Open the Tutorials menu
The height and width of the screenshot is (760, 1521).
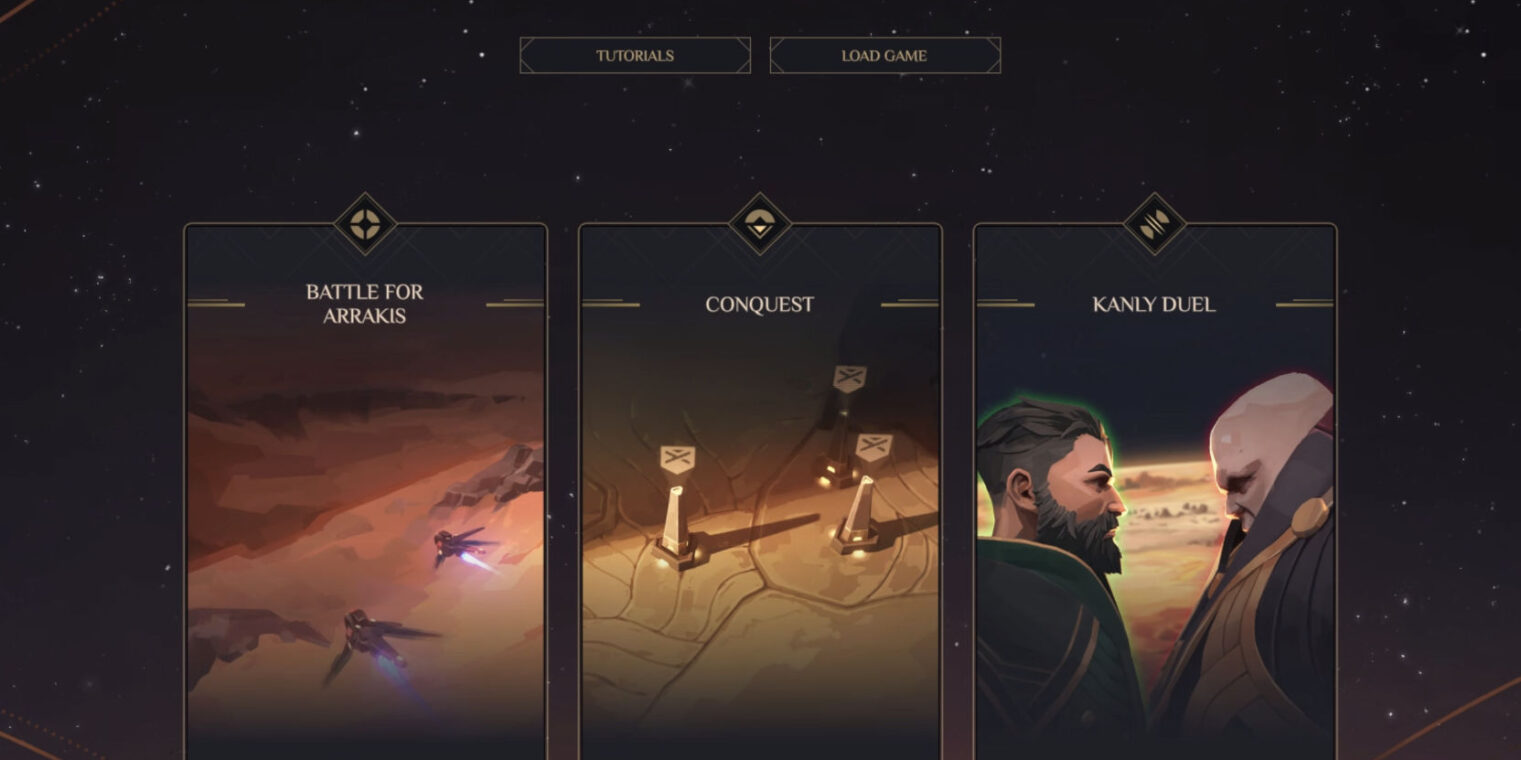(x=635, y=56)
